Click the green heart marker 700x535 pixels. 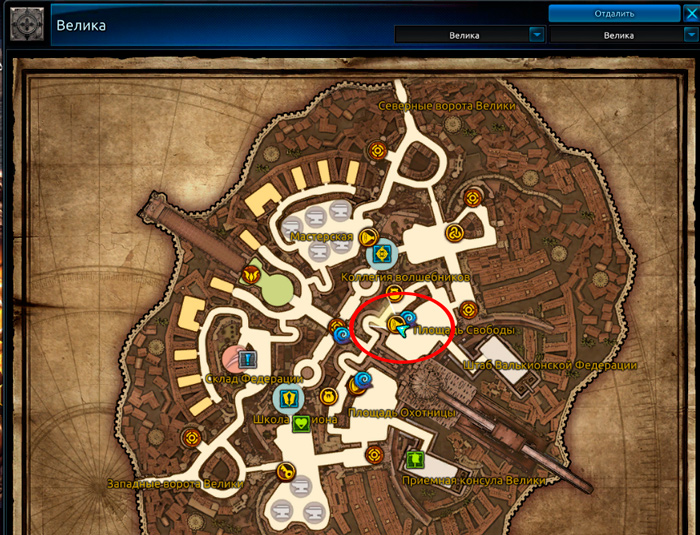[301, 423]
